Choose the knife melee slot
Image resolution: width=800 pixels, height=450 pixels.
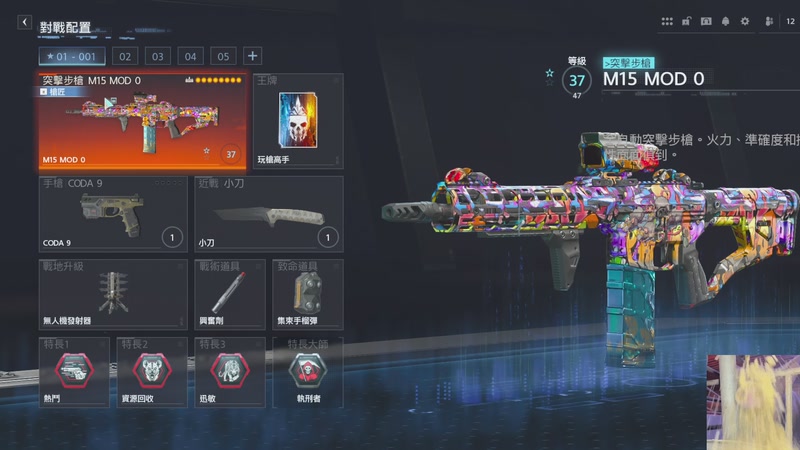268,214
